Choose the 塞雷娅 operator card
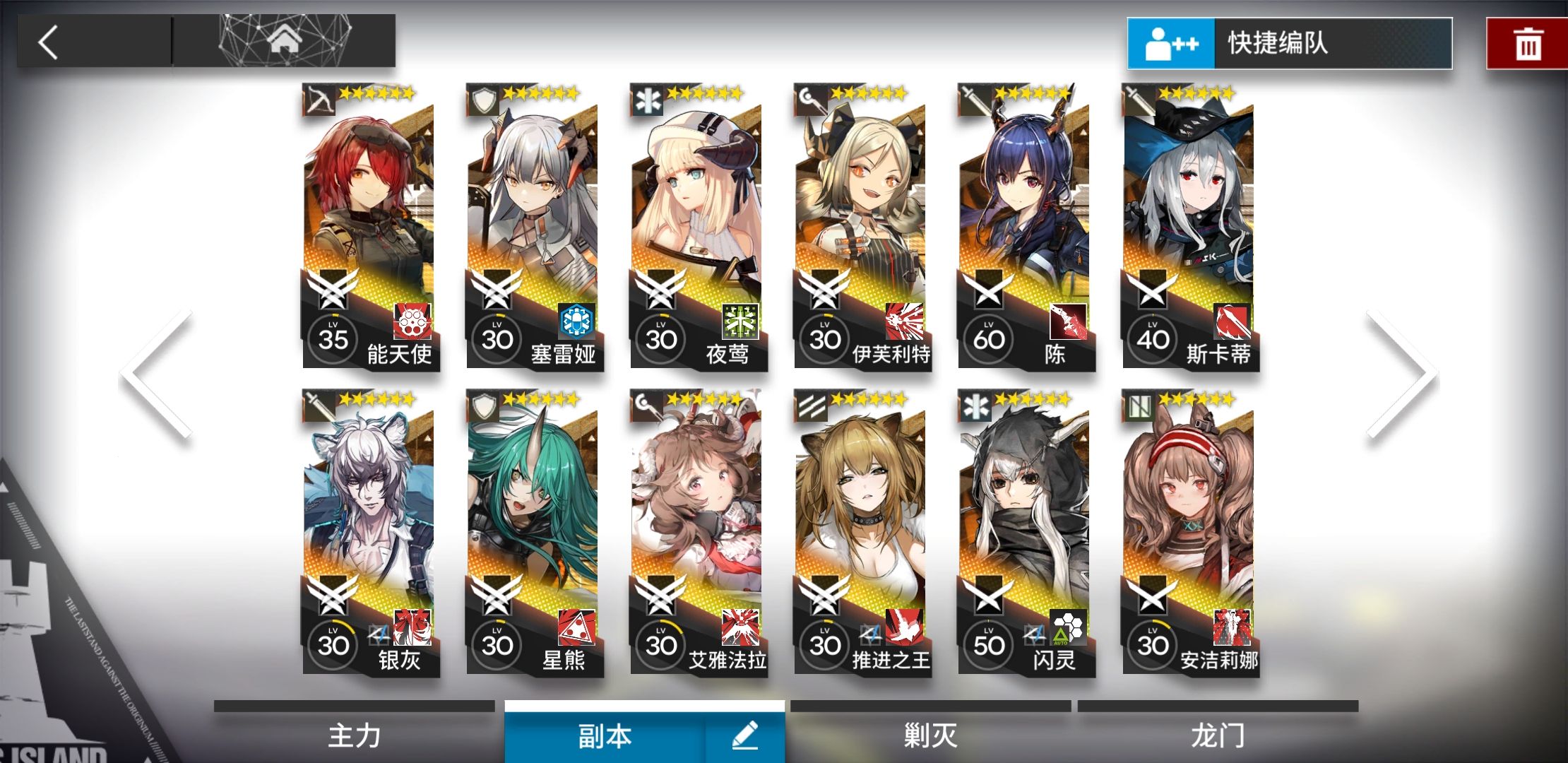The height and width of the screenshot is (763, 1568). pos(533,226)
